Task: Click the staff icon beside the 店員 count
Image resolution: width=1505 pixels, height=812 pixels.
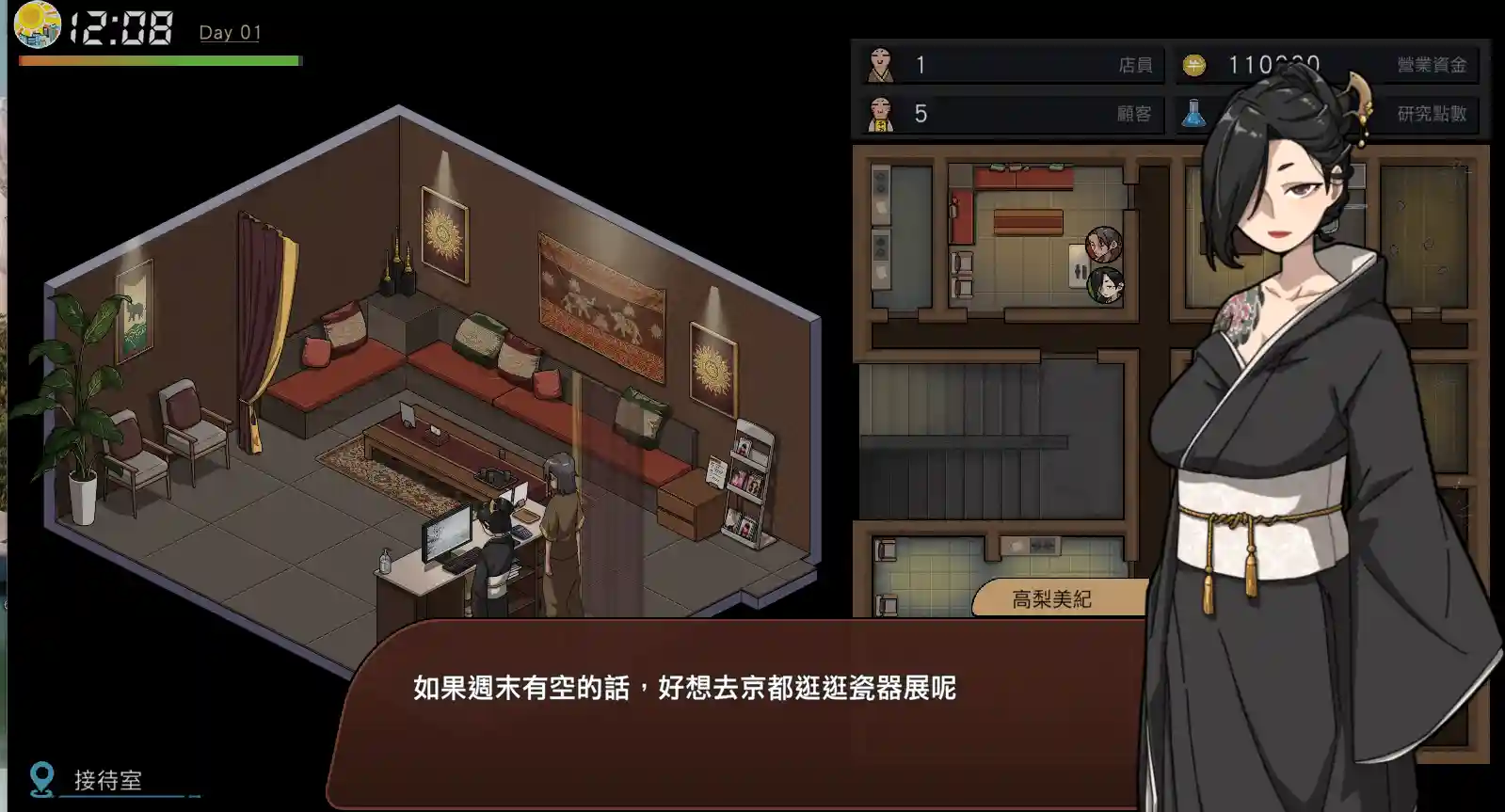Action: tap(880, 66)
